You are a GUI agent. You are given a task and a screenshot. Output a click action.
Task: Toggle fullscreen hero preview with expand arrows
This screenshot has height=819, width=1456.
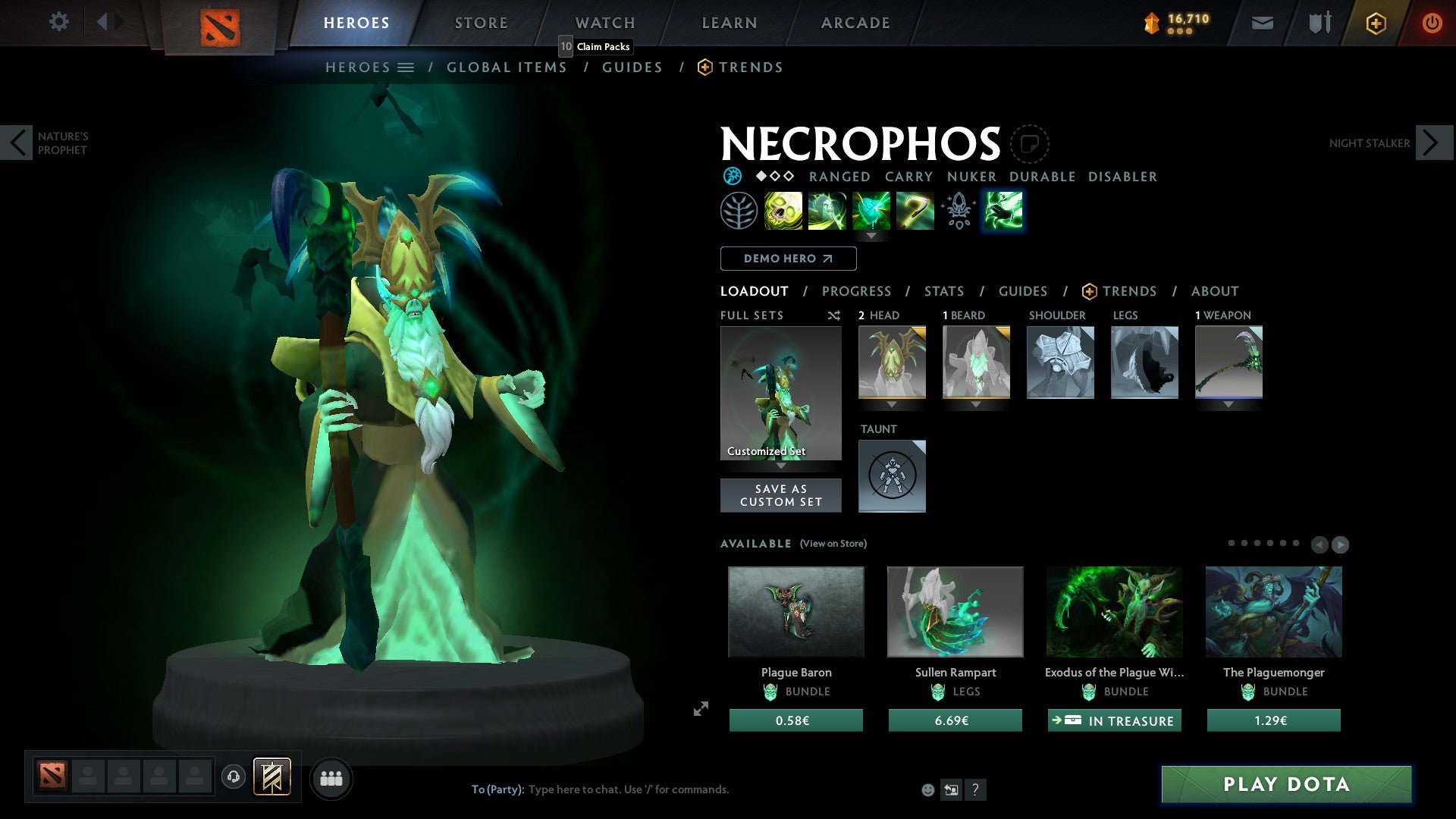tap(700, 709)
